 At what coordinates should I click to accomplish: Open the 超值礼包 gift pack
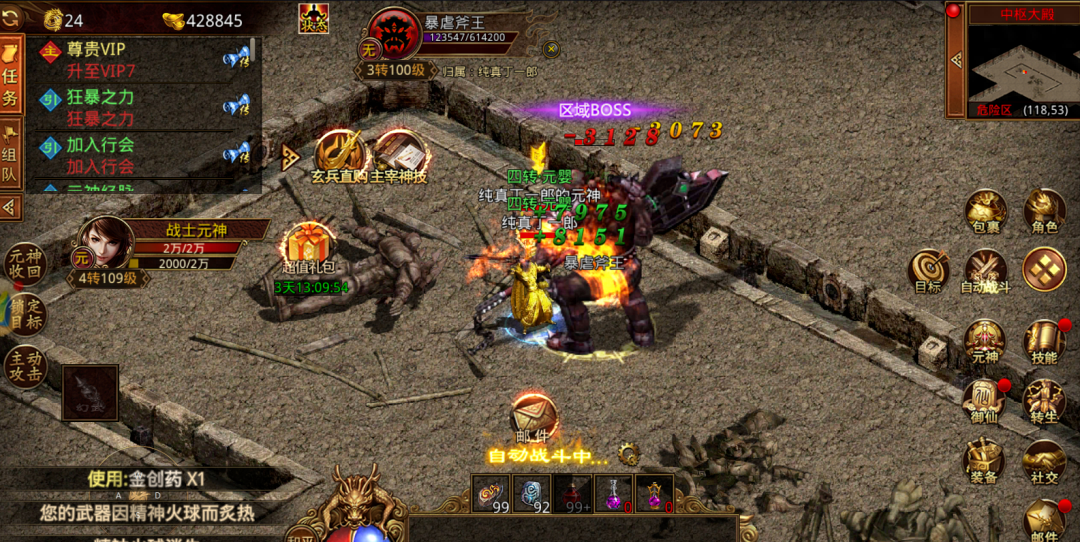[309, 247]
